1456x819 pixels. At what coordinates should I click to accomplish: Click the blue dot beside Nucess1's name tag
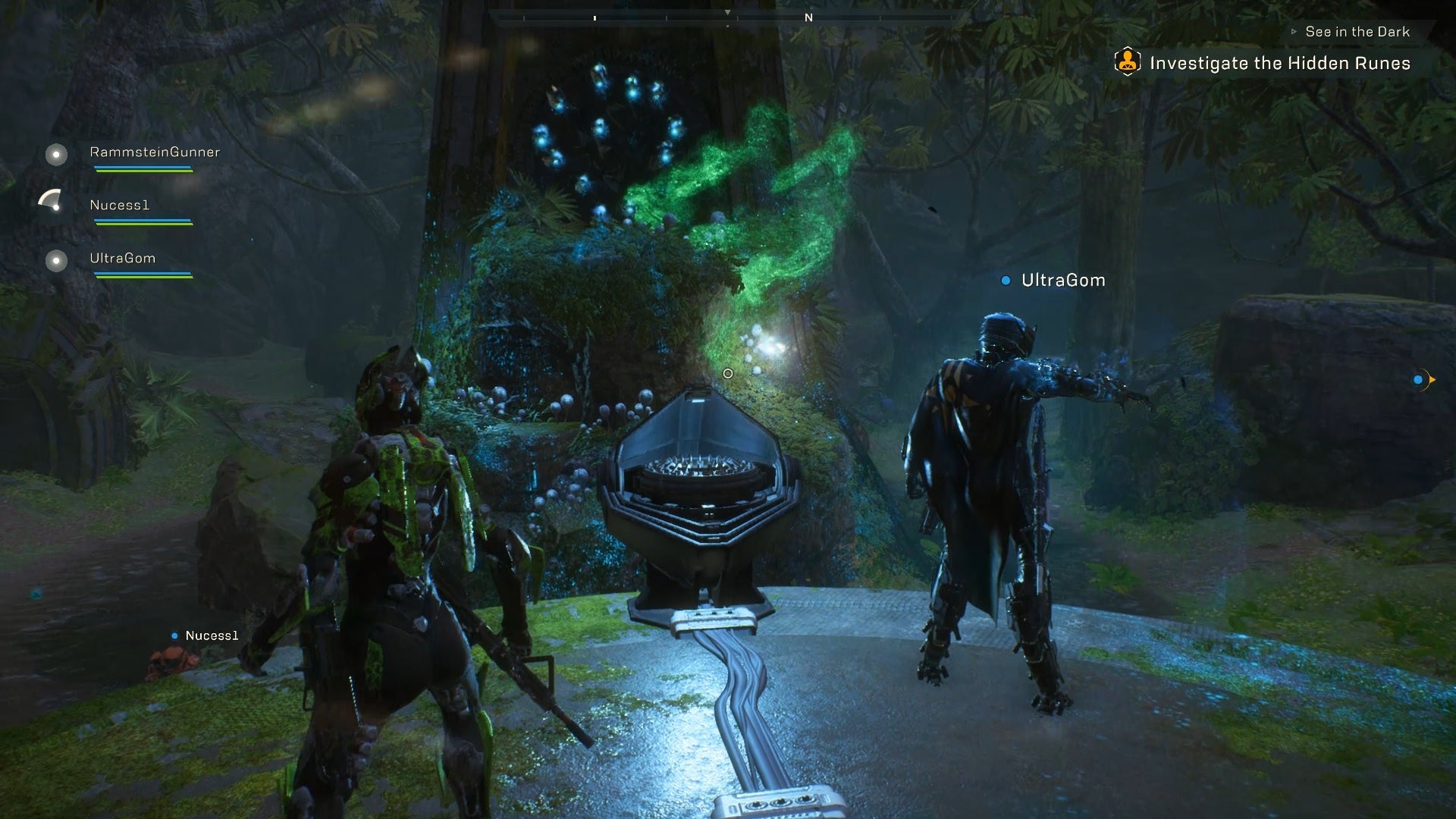click(175, 635)
